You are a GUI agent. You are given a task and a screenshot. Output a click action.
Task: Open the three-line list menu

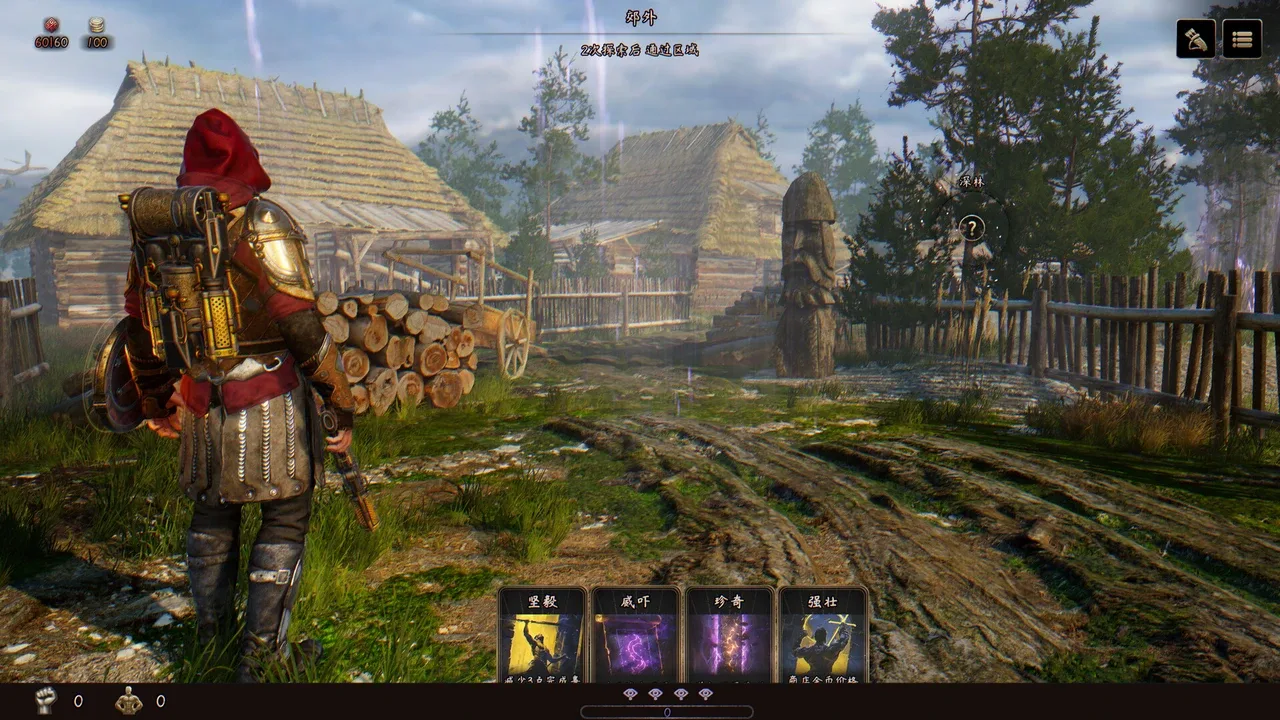point(1242,39)
